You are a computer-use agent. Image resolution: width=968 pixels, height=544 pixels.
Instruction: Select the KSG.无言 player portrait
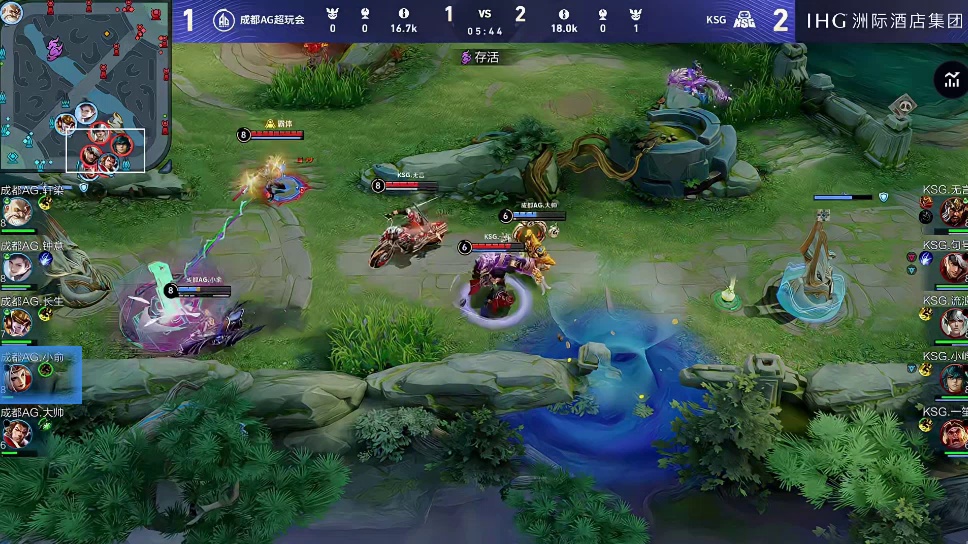[x=951, y=211]
